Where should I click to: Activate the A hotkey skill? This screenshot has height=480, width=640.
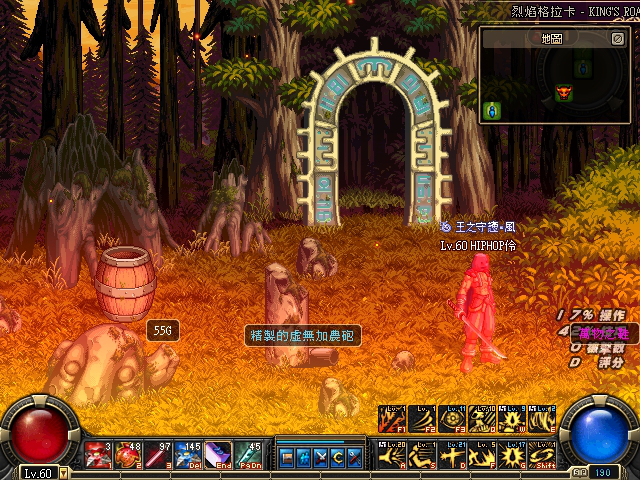click(391, 454)
